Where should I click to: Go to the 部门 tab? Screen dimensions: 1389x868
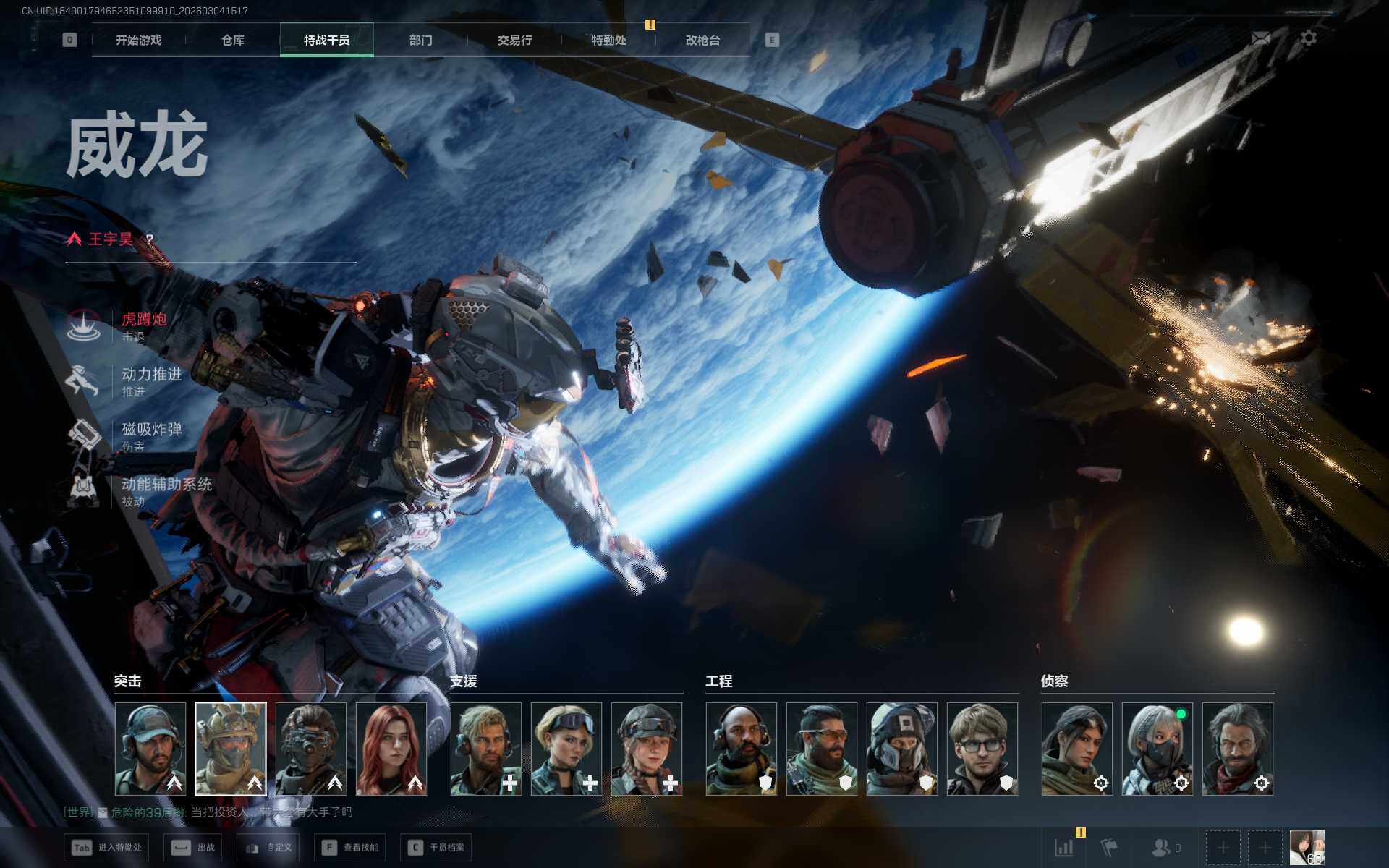coord(421,41)
